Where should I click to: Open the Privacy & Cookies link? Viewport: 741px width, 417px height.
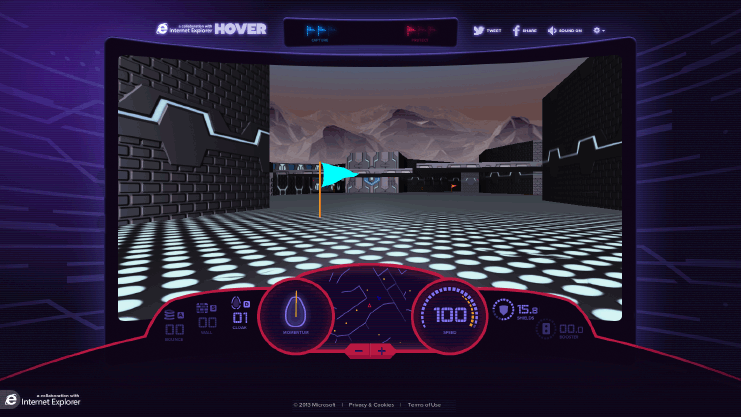371,405
